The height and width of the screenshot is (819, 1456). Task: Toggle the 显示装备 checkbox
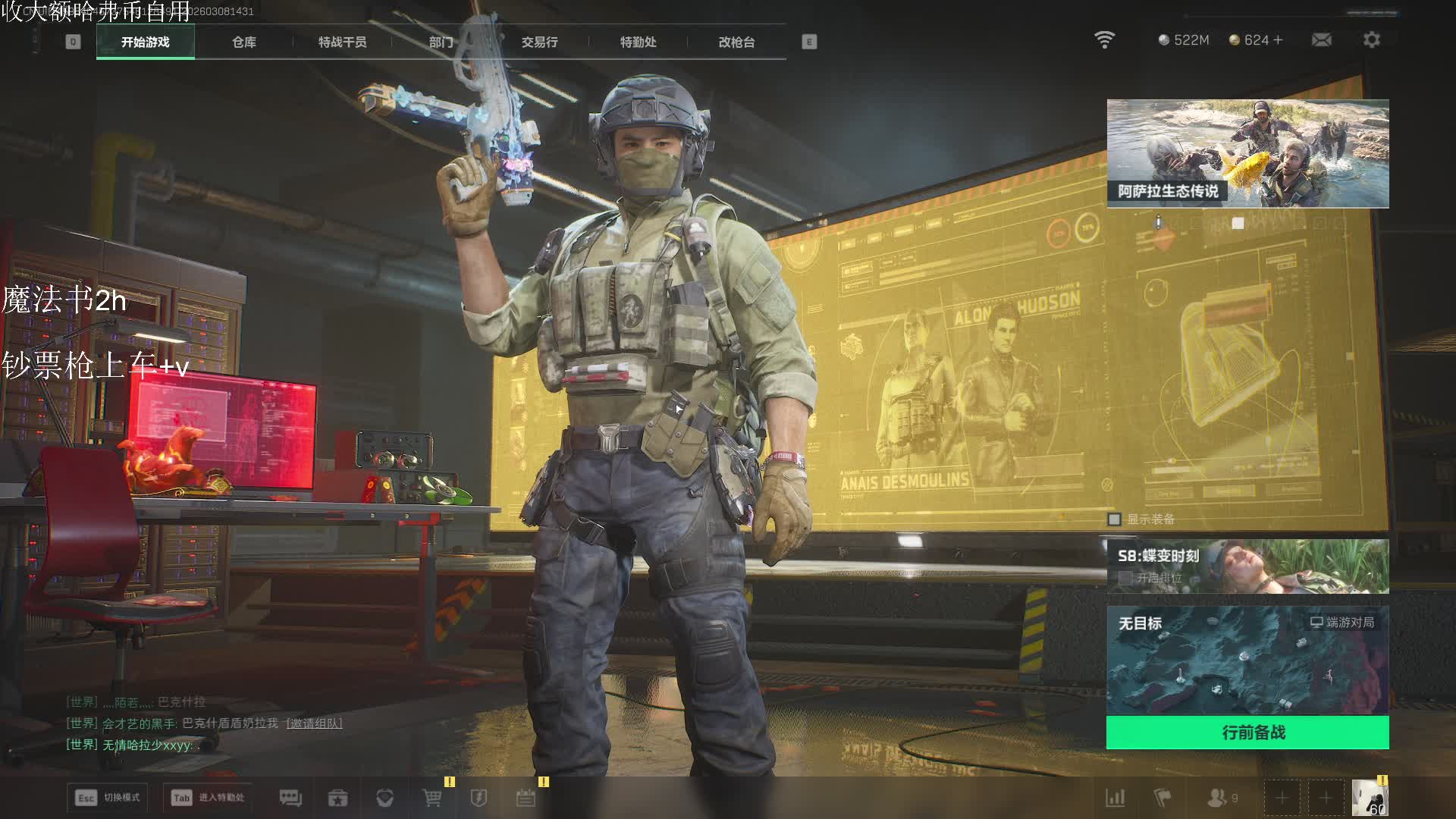tap(1114, 519)
